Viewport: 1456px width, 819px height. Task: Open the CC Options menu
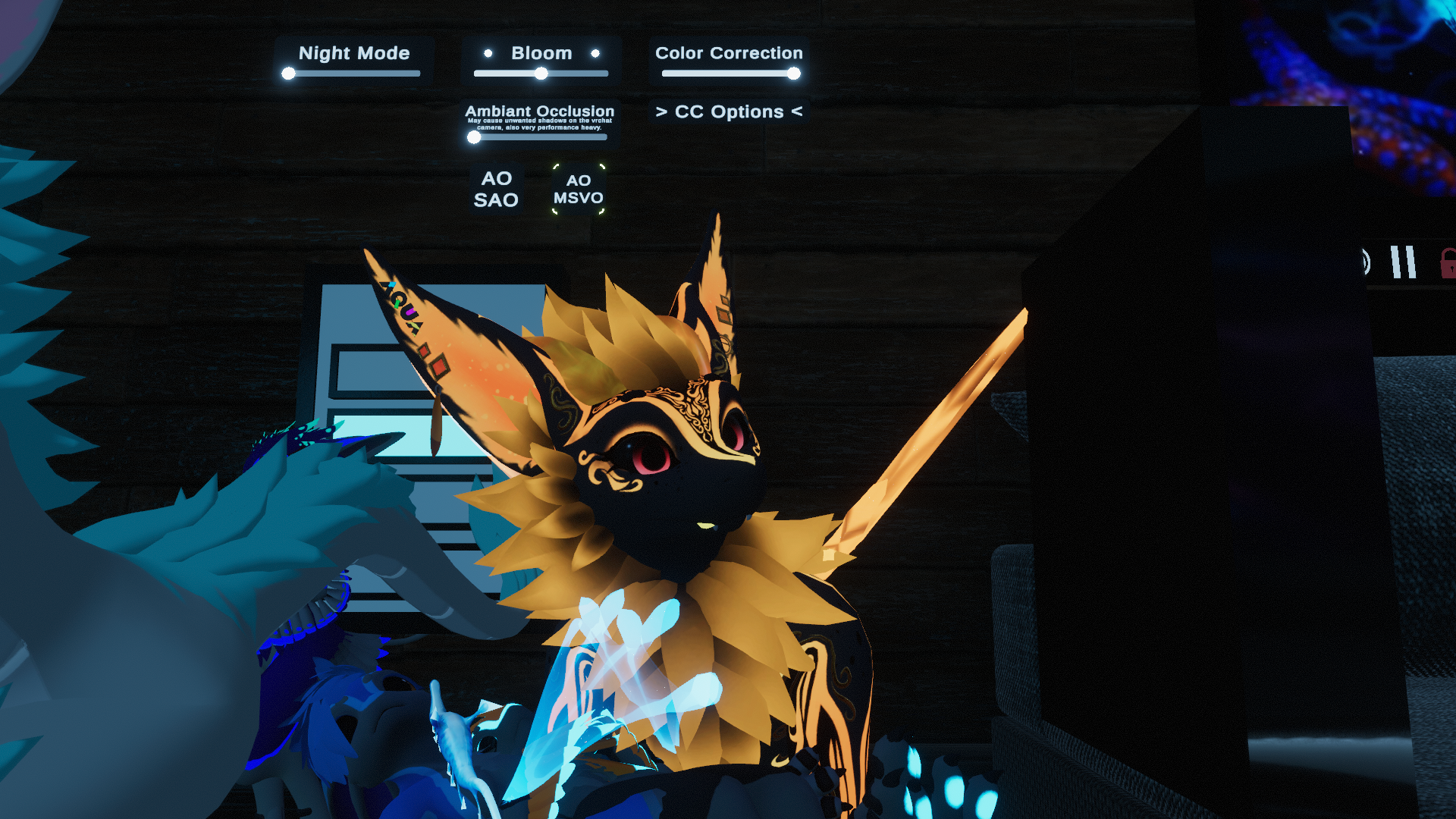[729, 111]
